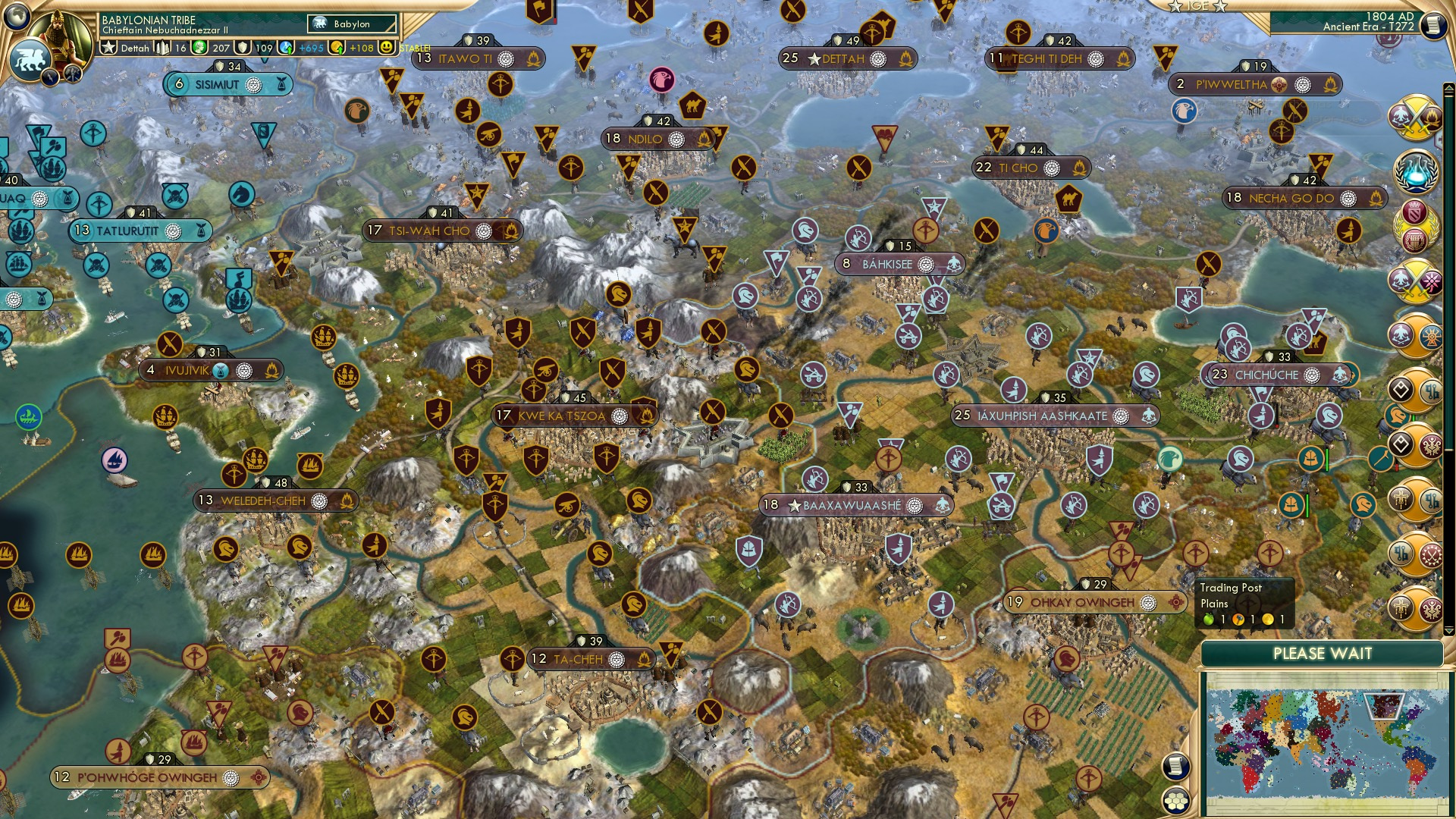The image size is (1456, 819).
Task: Open the science flask indicator
Action: pos(287,48)
